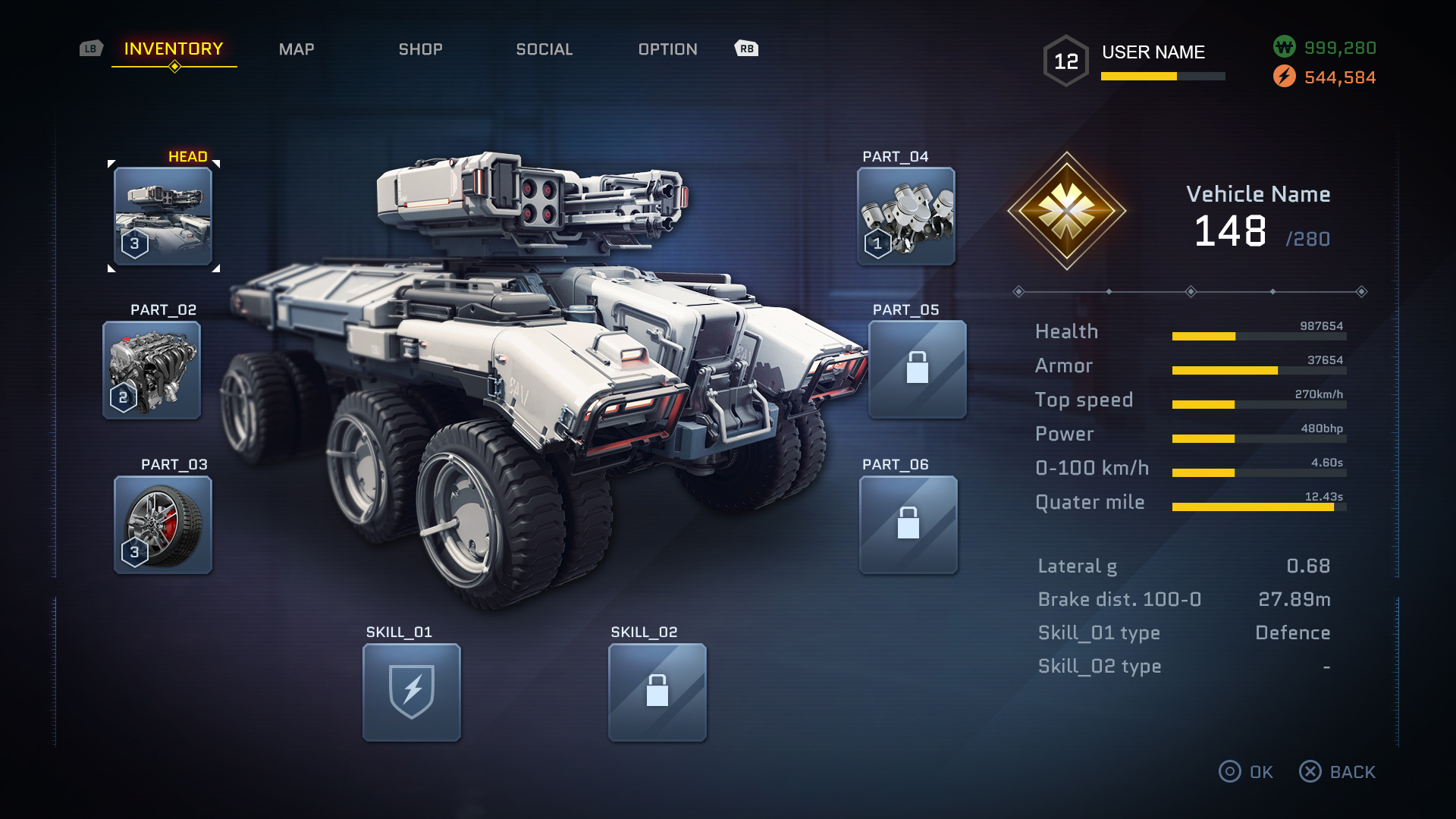Open the Map tab

(297, 49)
